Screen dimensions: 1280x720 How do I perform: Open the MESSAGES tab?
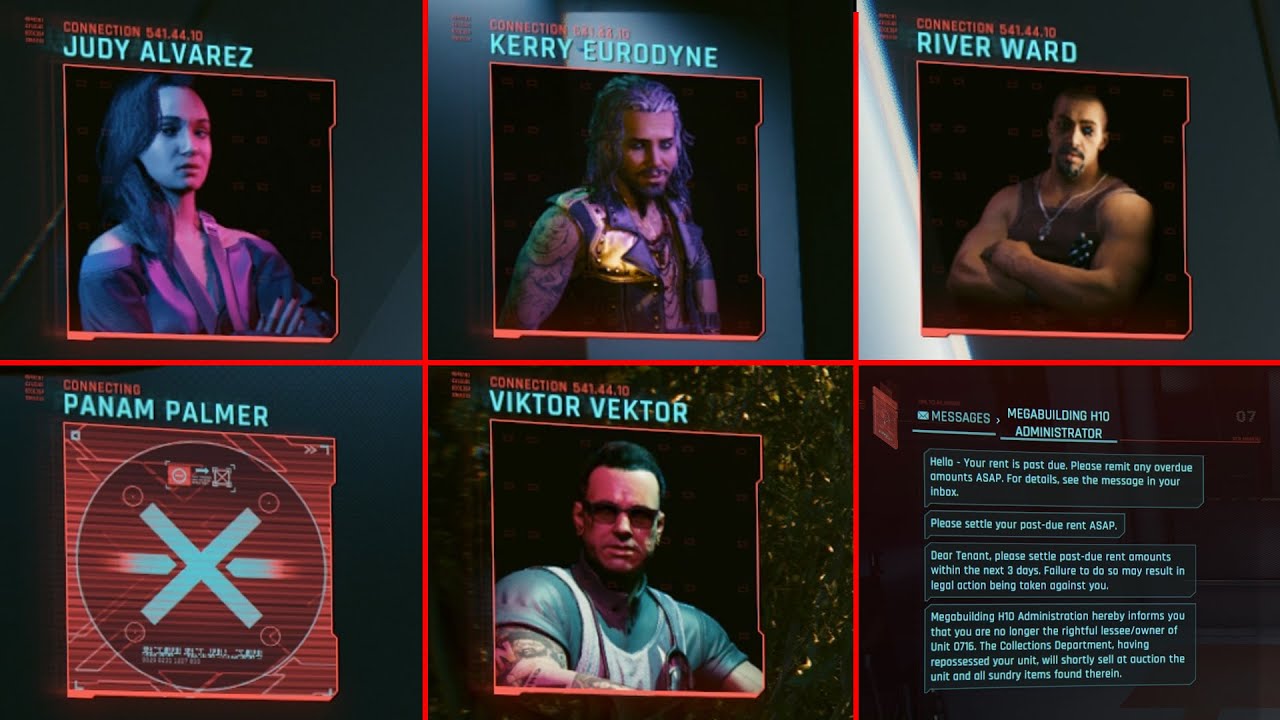click(x=960, y=416)
